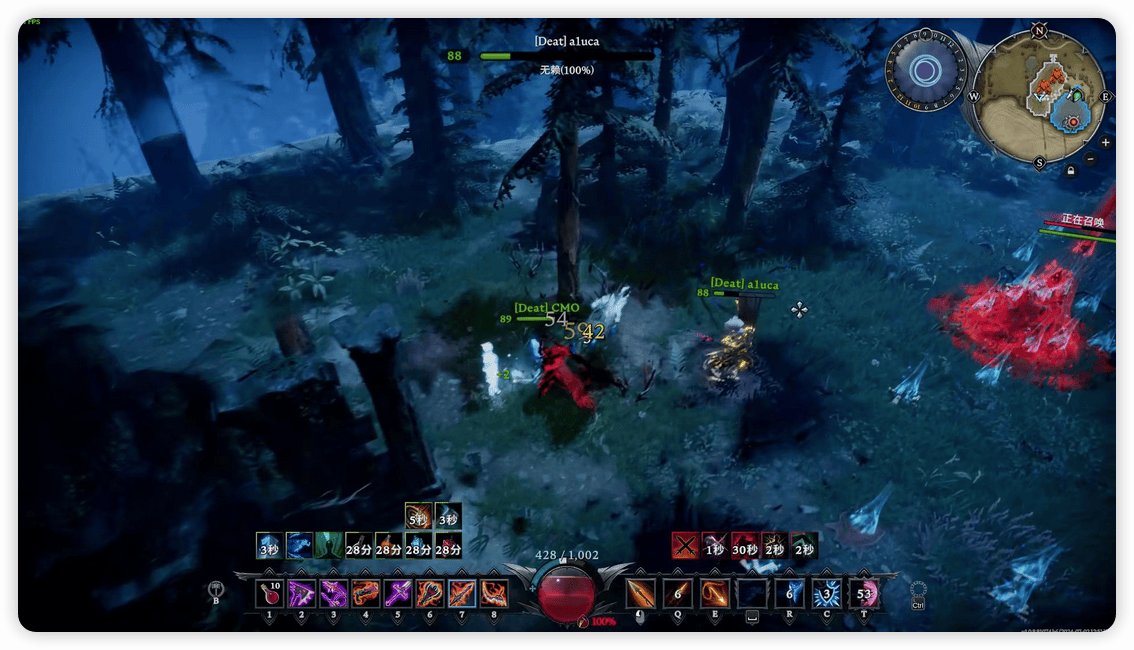The height and width of the screenshot is (650, 1134).
Task: Select the purple sword in hotbar slot 5
Action: pos(398,594)
